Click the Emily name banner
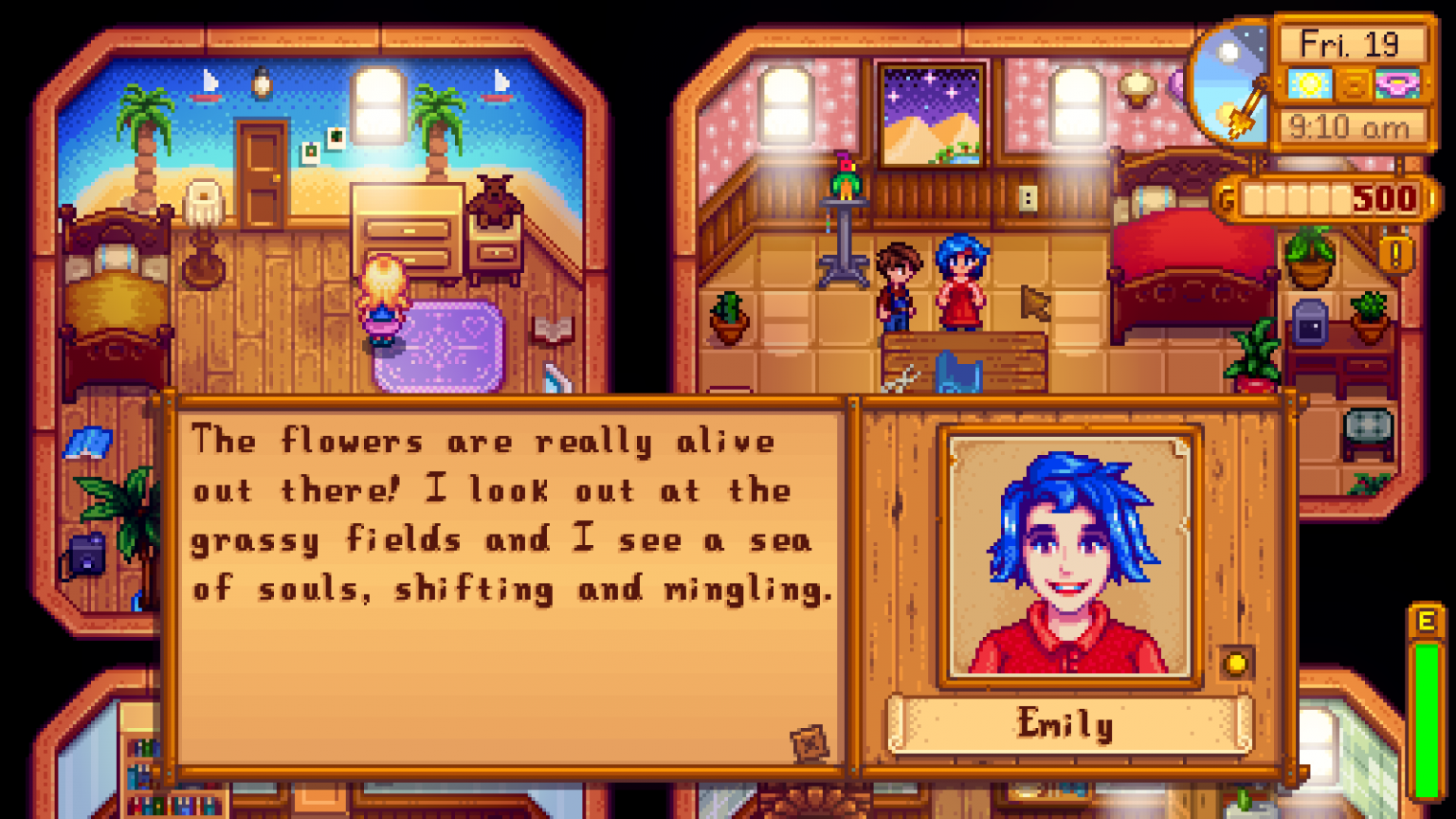This screenshot has width=1456, height=819. coord(1069,726)
